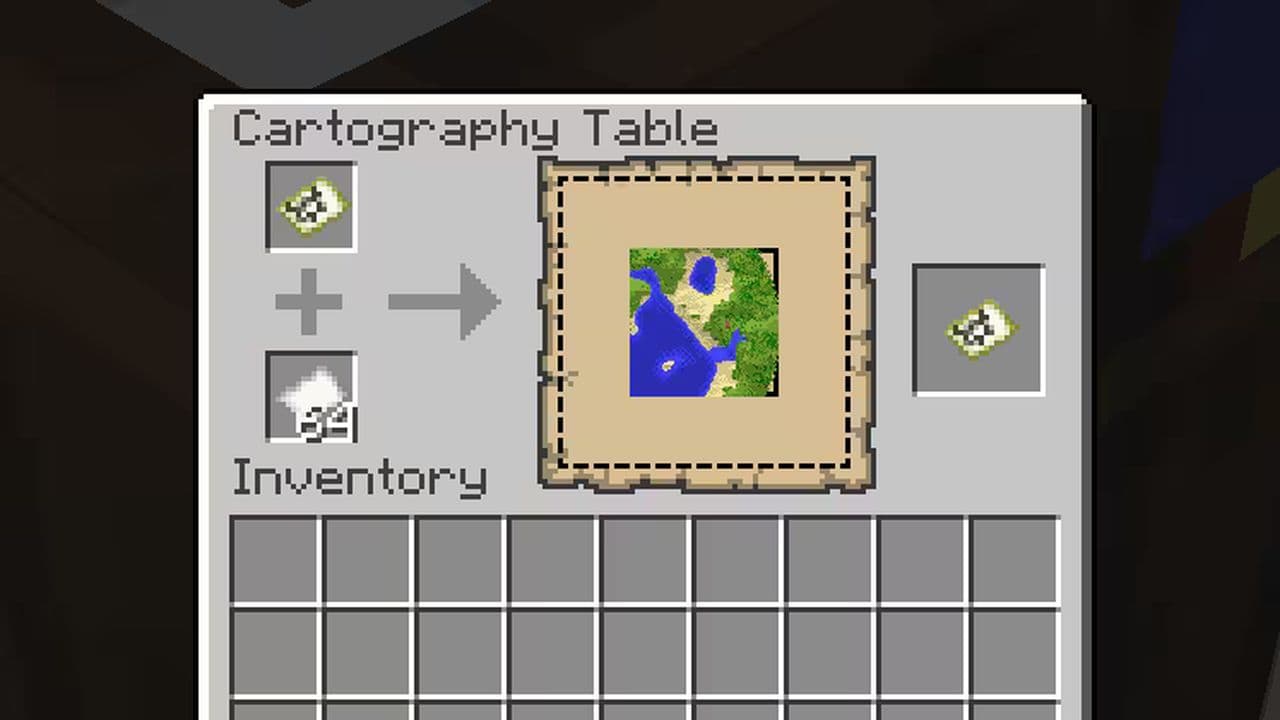Click the small map preview image

click(703, 322)
